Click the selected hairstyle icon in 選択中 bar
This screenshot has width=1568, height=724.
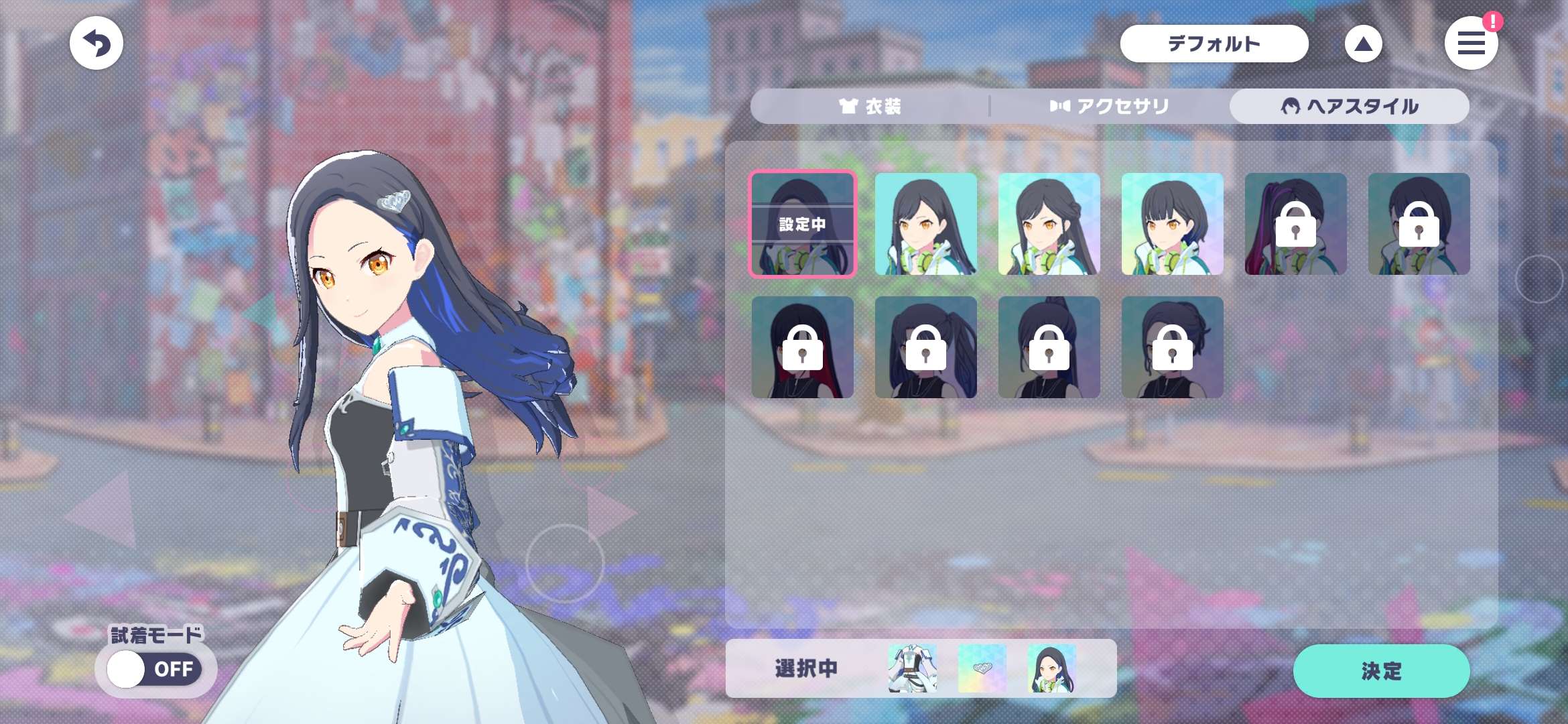coord(1051,668)
